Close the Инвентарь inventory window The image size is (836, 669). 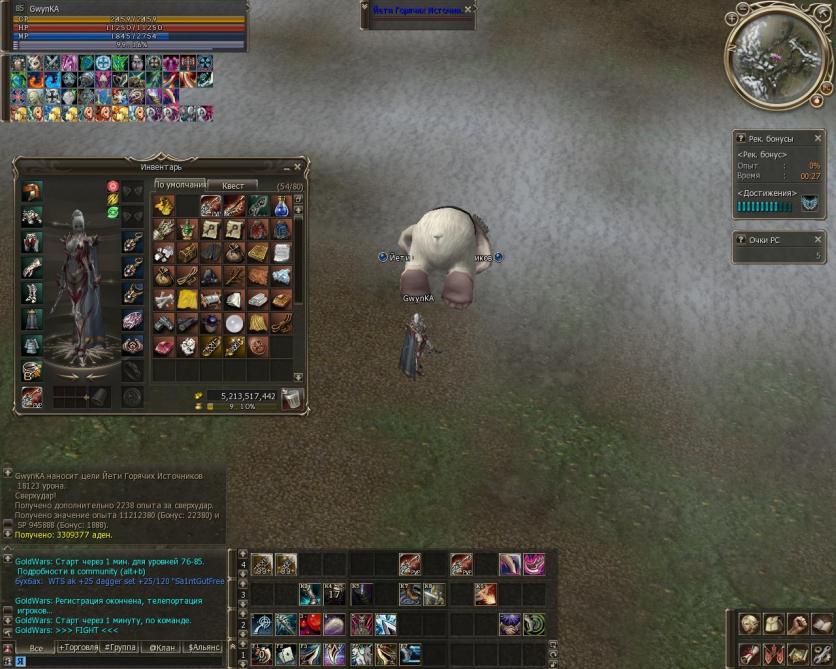297,167
